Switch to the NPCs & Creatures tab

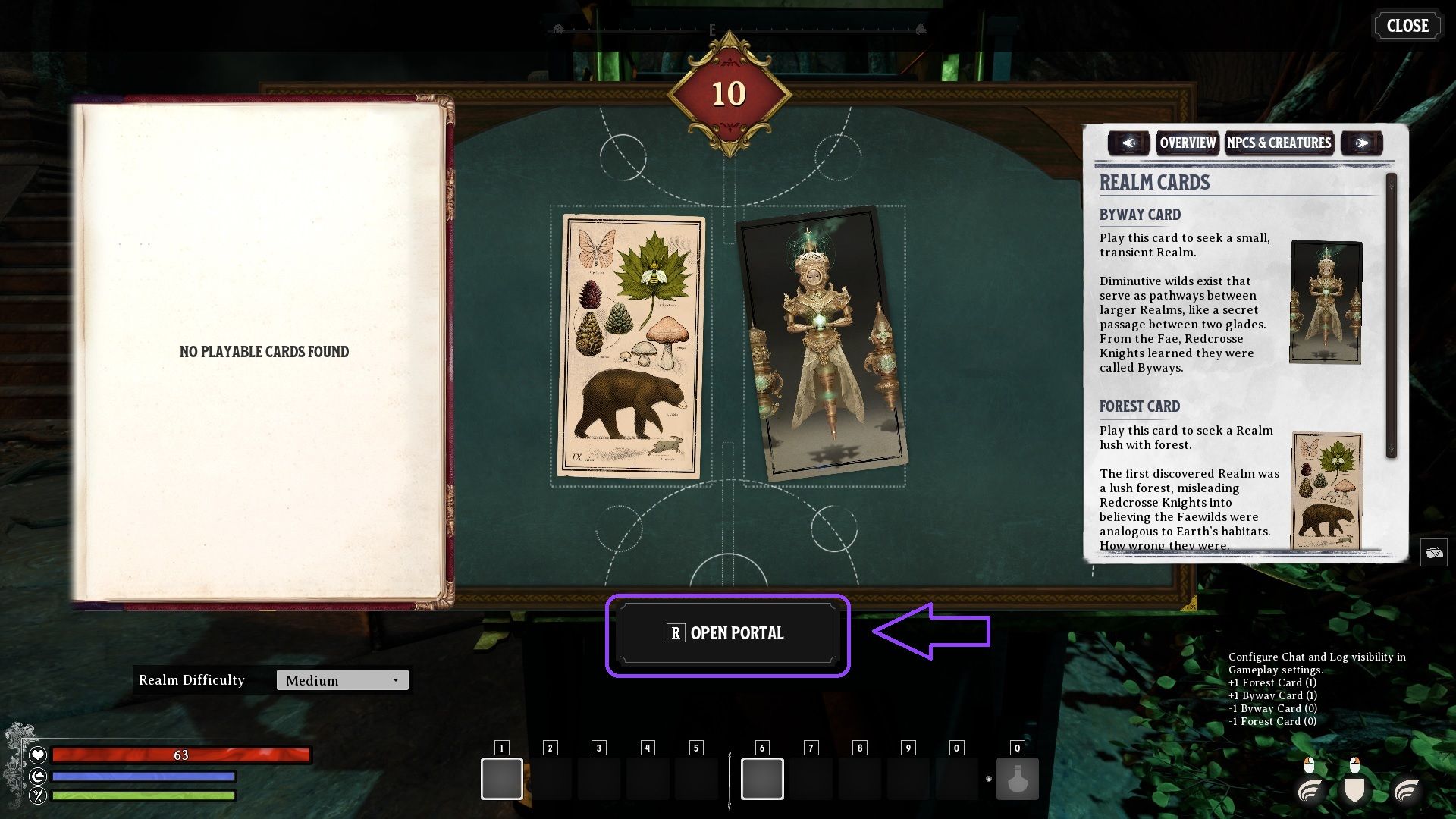click(x=1279, y=143)
